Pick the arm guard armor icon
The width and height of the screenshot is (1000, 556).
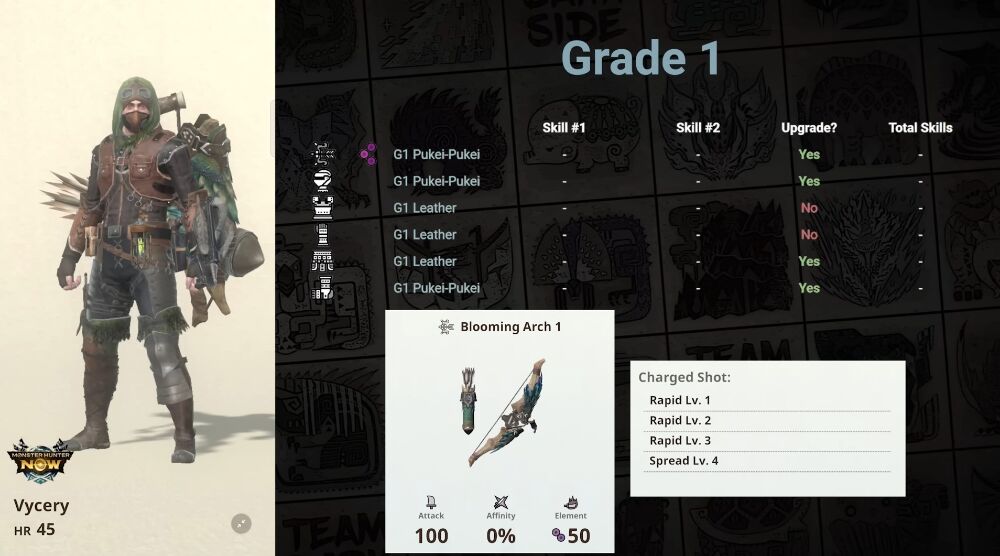tap(324, 235)
